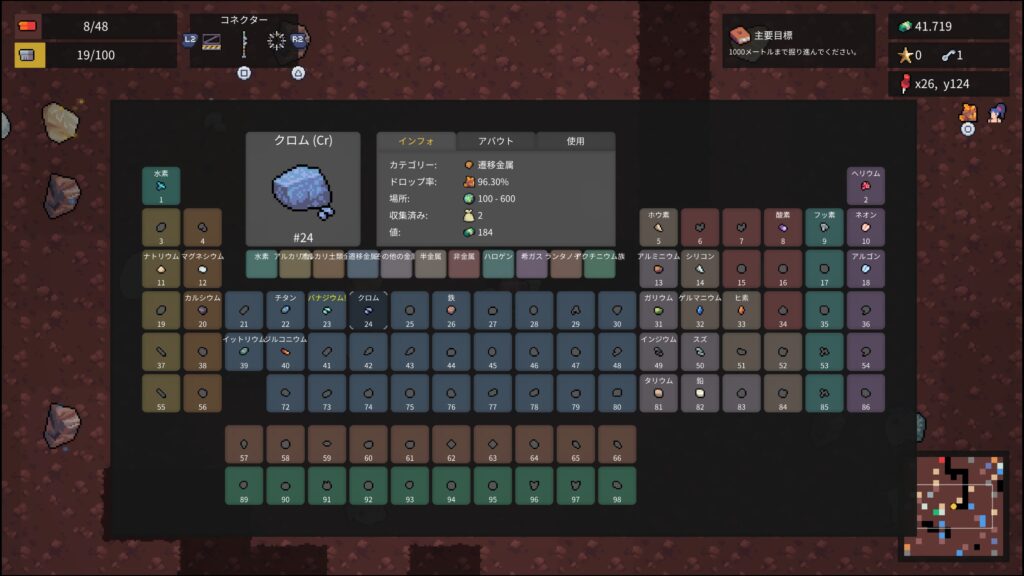Switch to the アバウト tab
Screen dimensions: 1024x576
(496, 141)
